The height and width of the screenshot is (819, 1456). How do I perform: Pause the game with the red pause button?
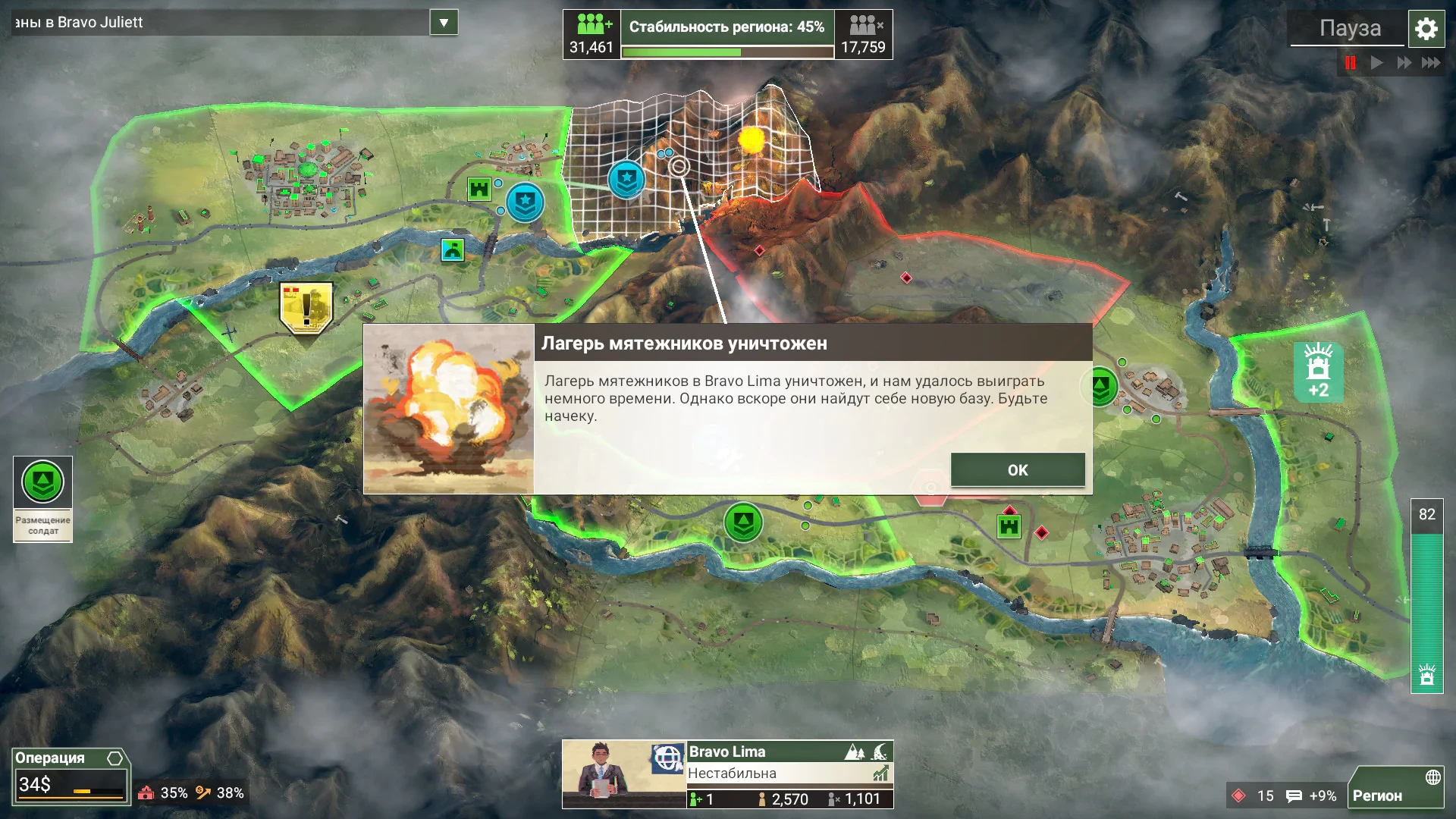point(1351,63)
